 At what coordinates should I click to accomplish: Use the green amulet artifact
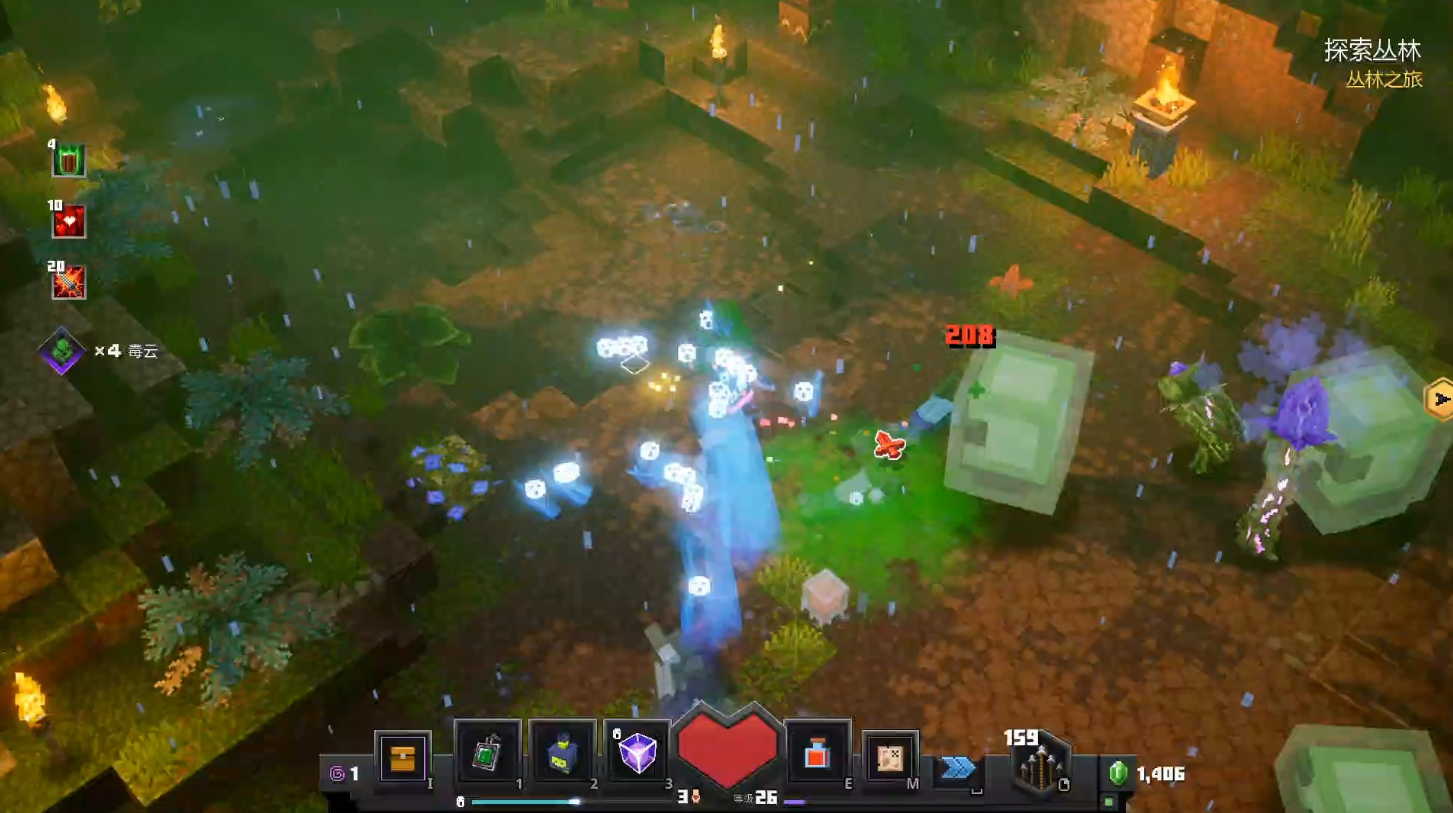[x=488, y=754]
